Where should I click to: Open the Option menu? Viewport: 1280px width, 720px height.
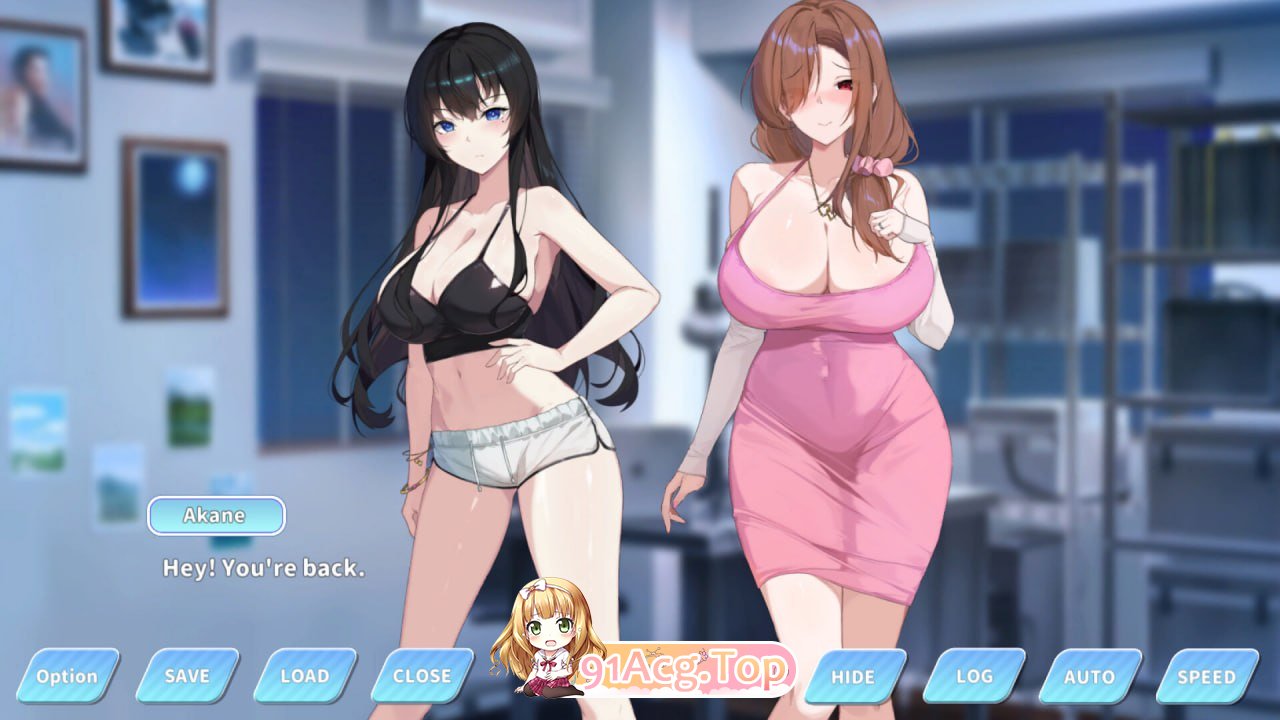[66, 676]
